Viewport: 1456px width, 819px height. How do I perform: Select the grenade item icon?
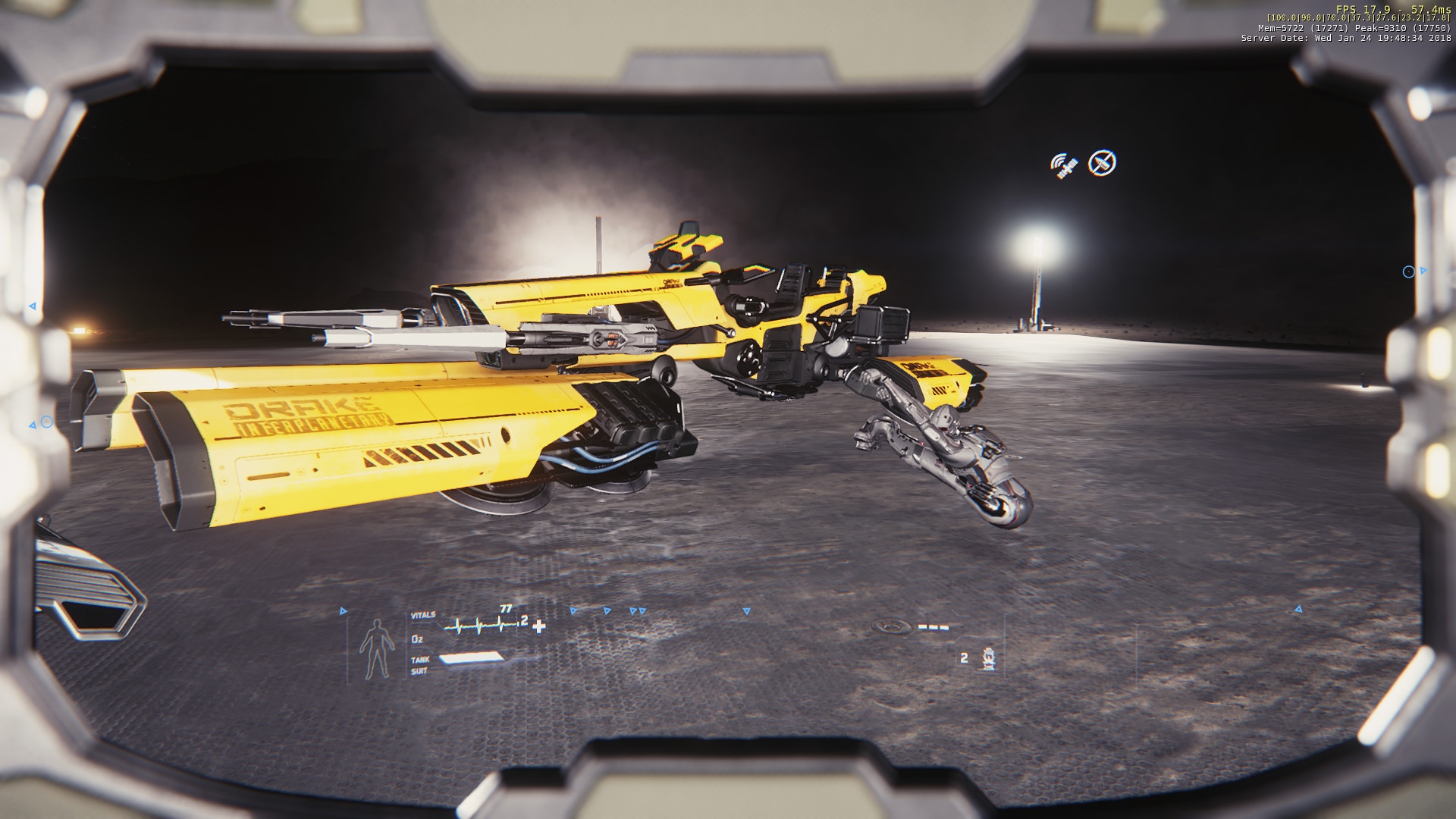click(x=987, y=658)
